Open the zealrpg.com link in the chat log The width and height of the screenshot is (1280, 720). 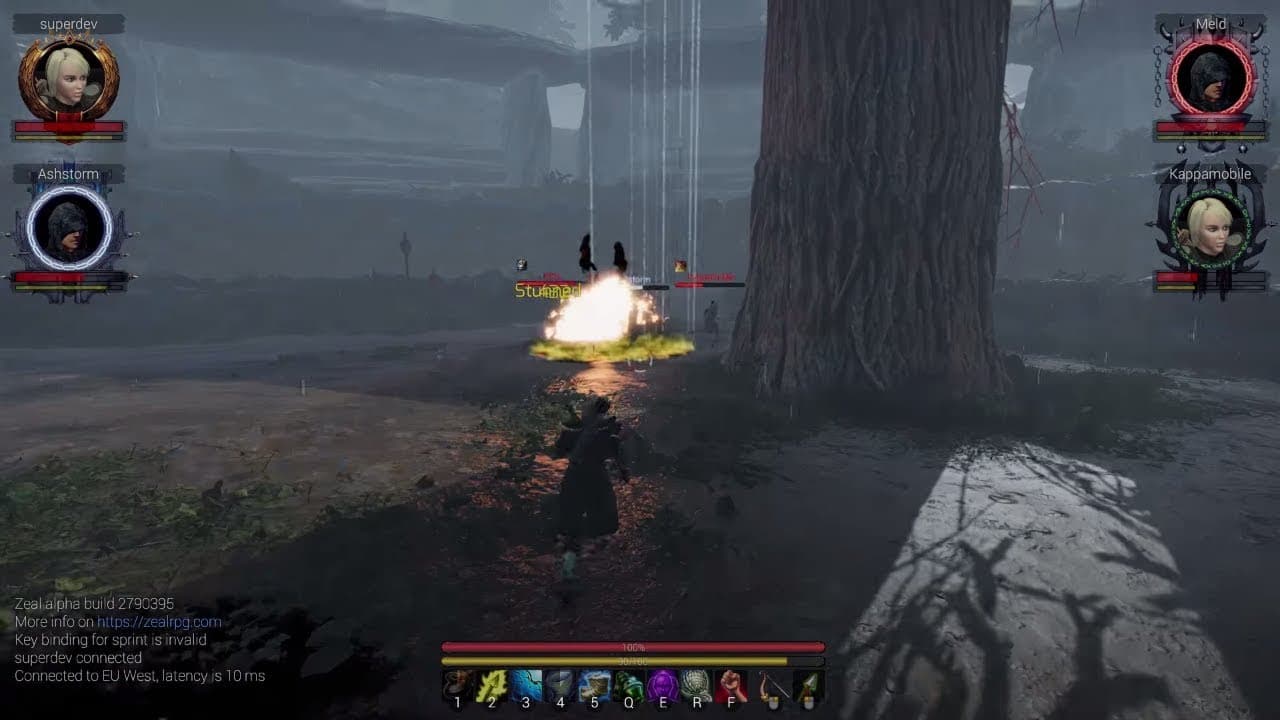[160, 621]
